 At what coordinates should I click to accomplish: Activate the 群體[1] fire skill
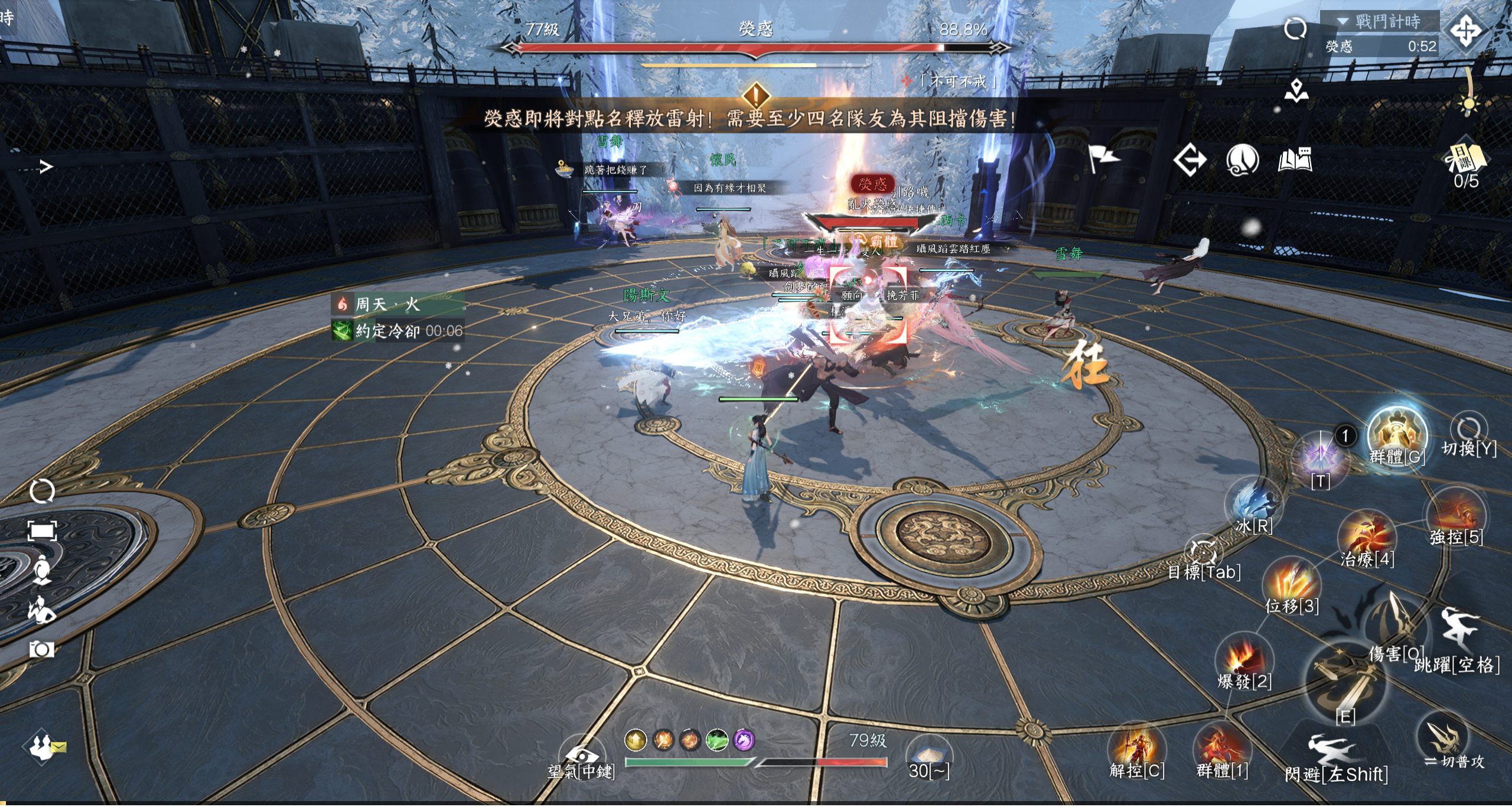(x=1221, y=748)
